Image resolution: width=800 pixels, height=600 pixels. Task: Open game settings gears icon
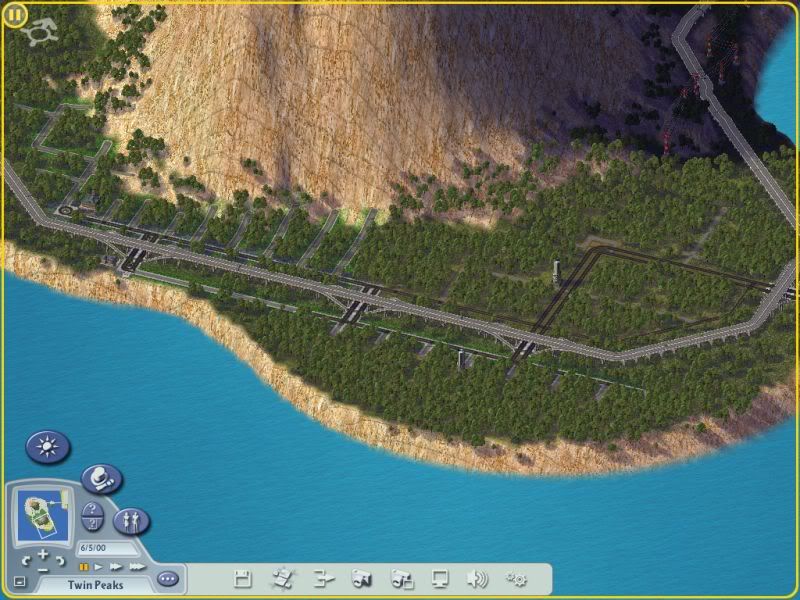click(x=517, y=578)
